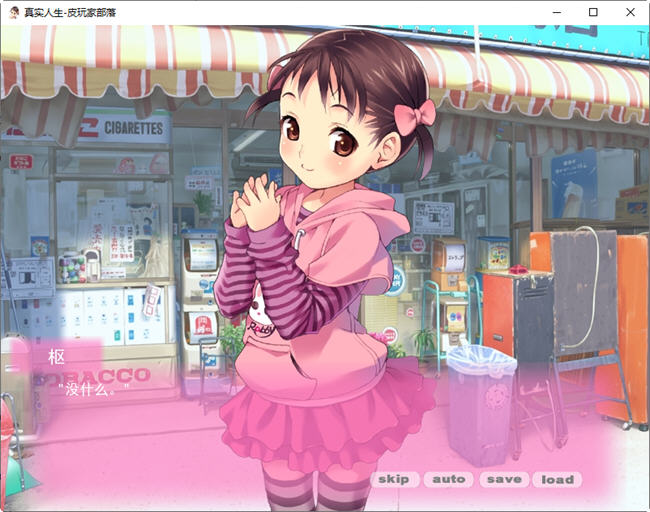Open the load menu
This screenshot has width=650, height=512.
(x=557, y=479)
